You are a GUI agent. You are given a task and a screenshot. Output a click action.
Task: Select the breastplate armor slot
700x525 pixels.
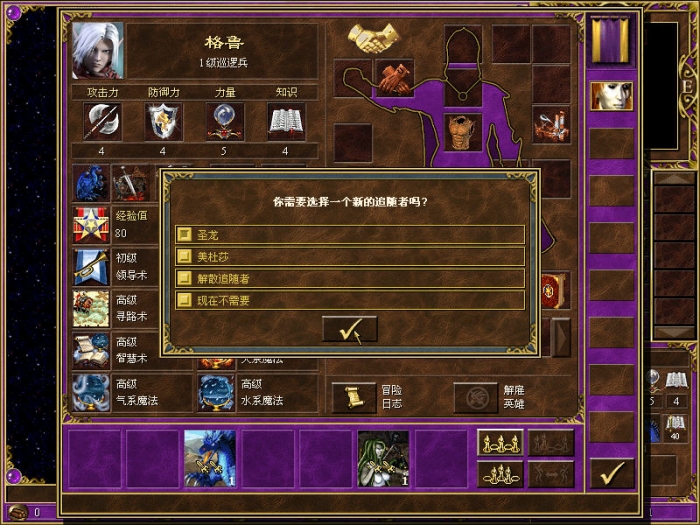coord(463,132)
